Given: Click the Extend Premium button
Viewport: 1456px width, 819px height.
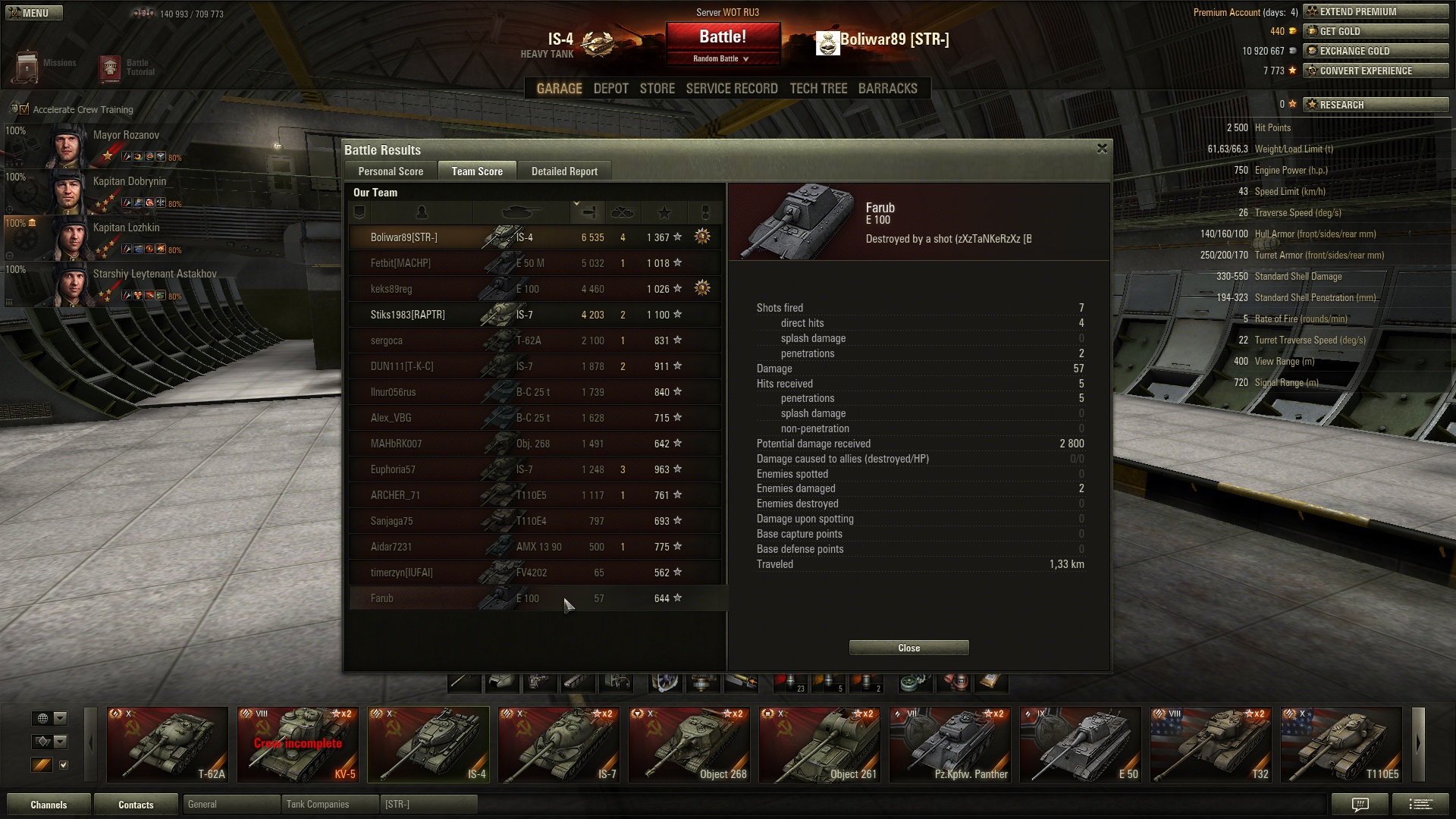Looking at the screenshot, I should [1375, 11].
